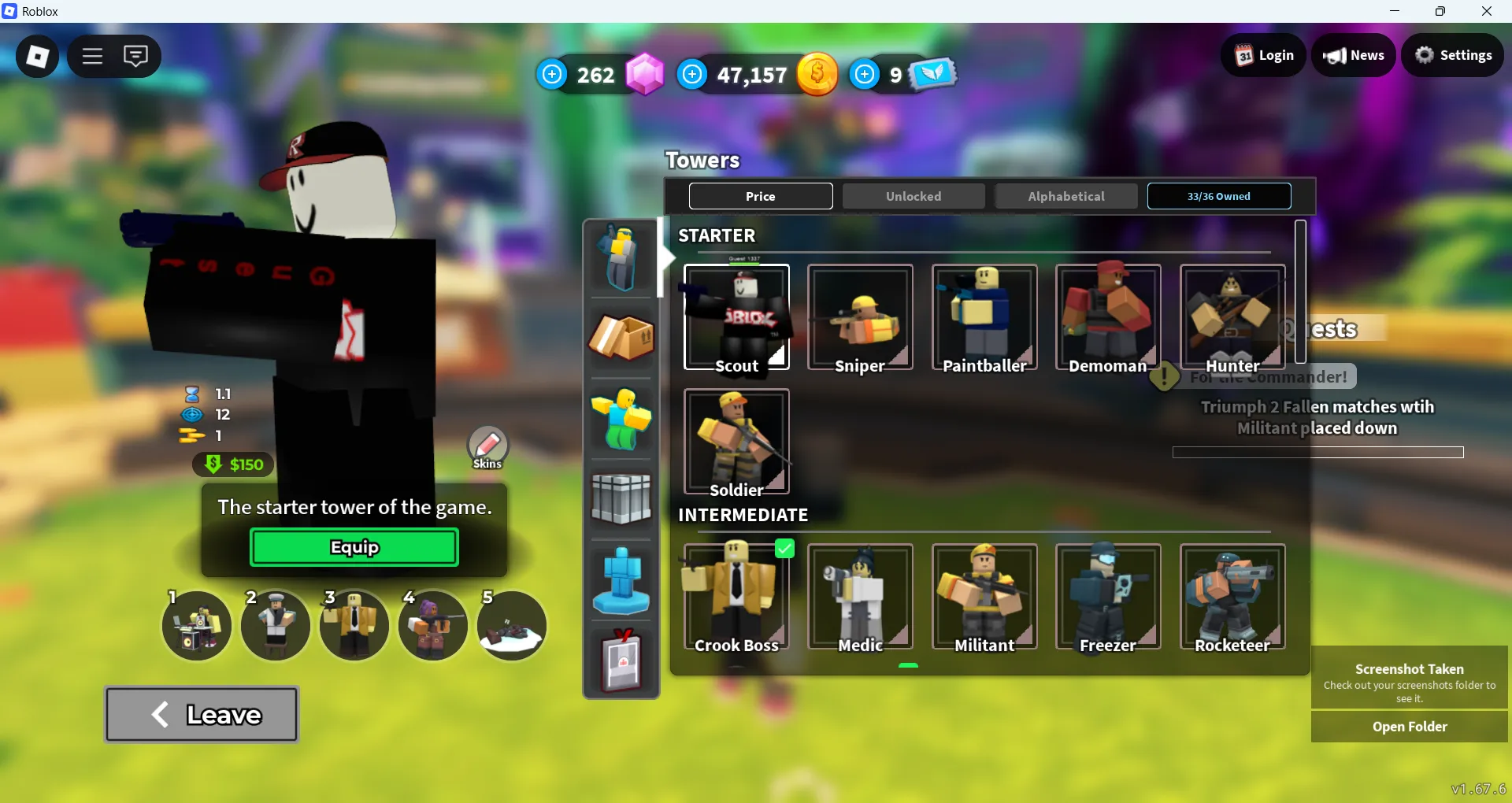Screen dimensions: 1512x803
Task: Select the gift pass badge icon
Action: tap(621, 661)
